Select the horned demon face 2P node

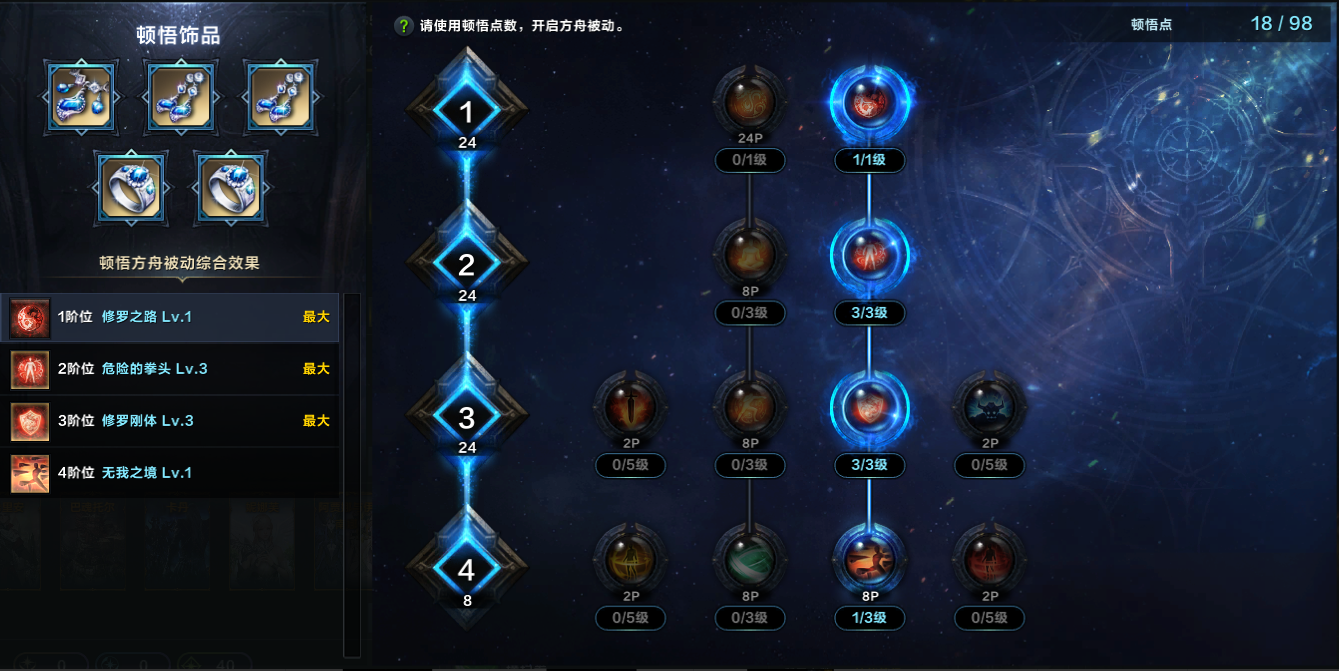click(989, 407)
